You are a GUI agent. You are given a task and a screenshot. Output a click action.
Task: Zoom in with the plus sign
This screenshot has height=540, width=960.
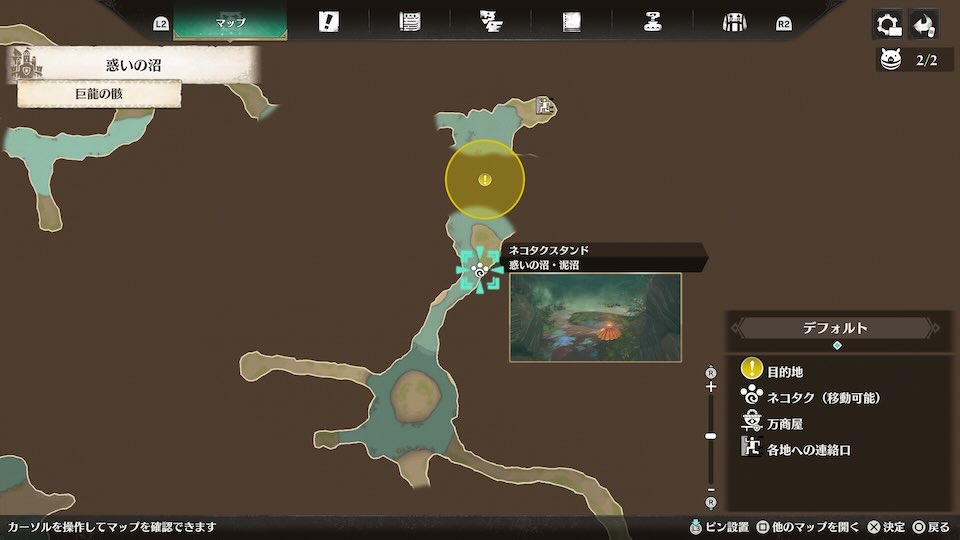pyautogui.click(x=711, y=386)
